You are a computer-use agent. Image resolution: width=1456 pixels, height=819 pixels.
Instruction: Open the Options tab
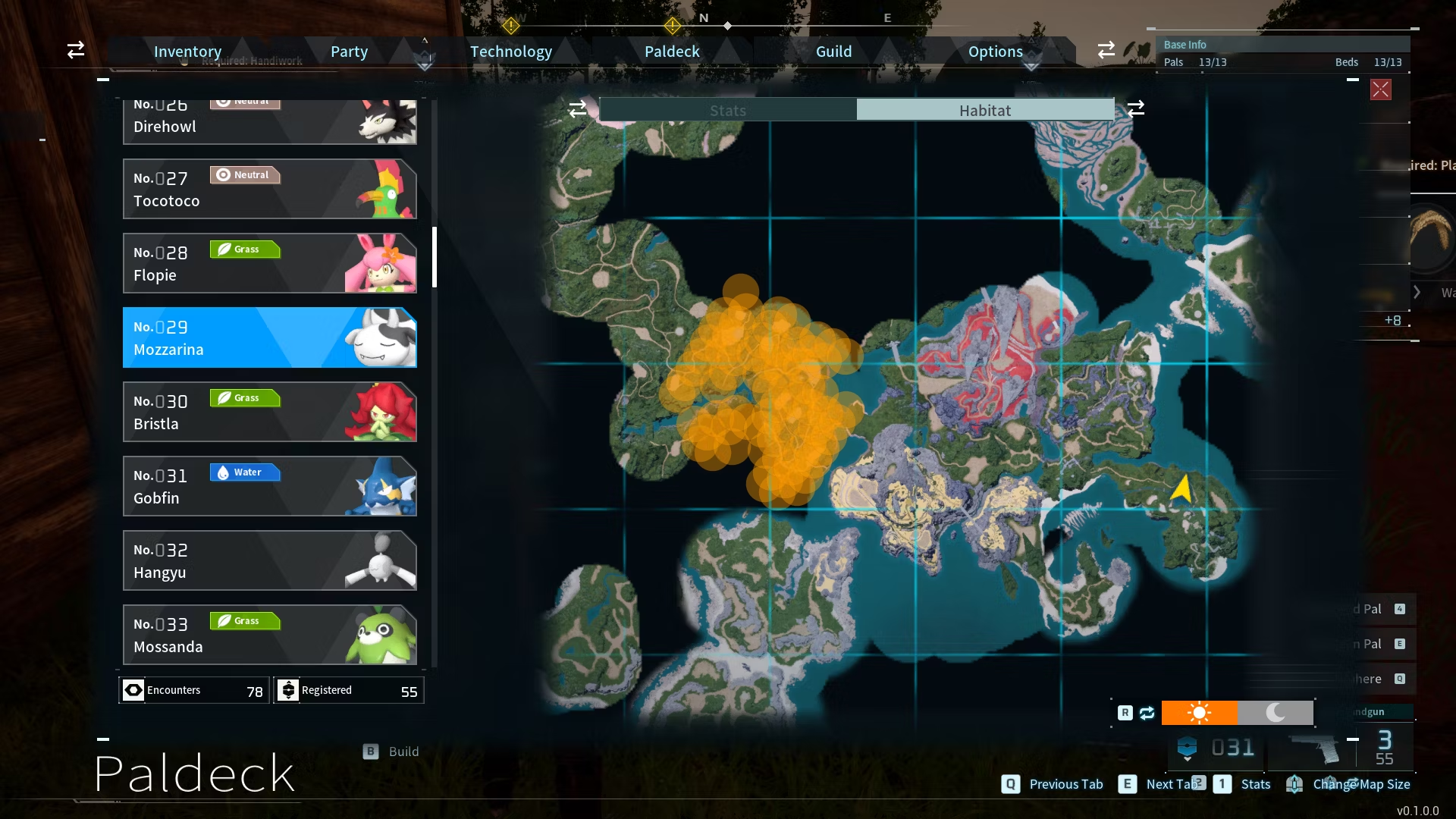point(995,52)
